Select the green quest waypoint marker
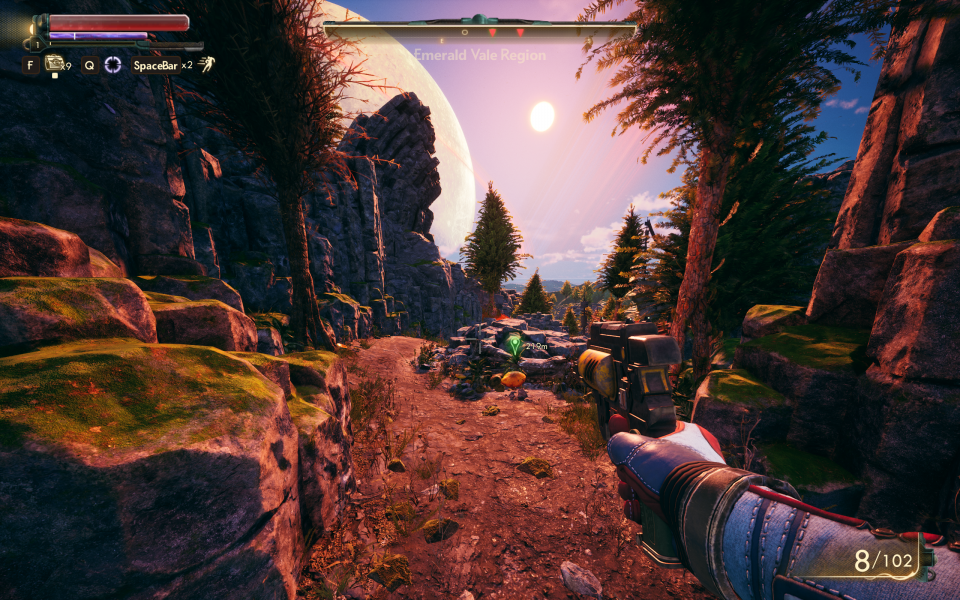960x600 pixels. [x=514, y=346]
